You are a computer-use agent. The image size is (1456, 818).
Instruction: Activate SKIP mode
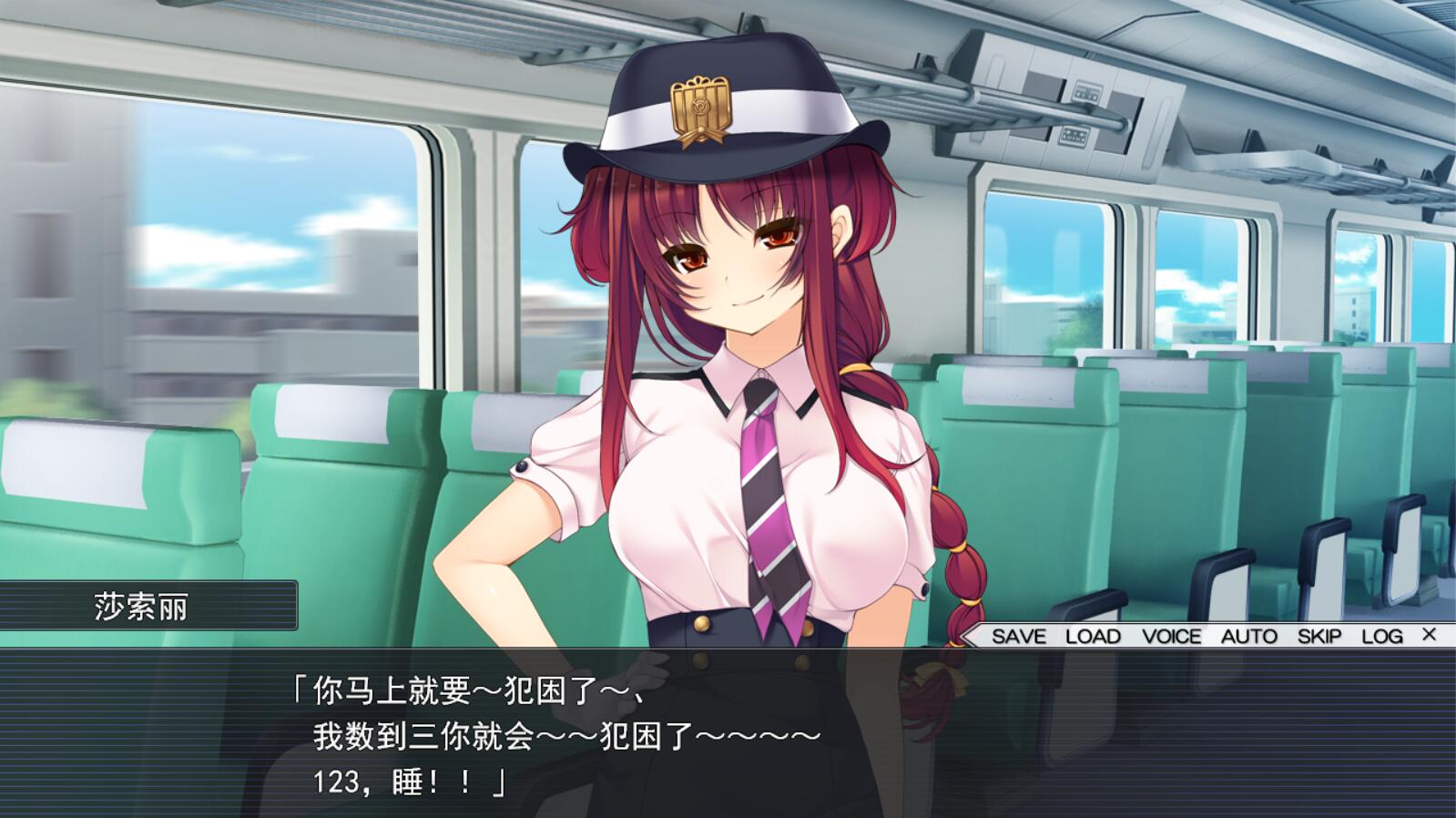click(x=1319, y=636)
